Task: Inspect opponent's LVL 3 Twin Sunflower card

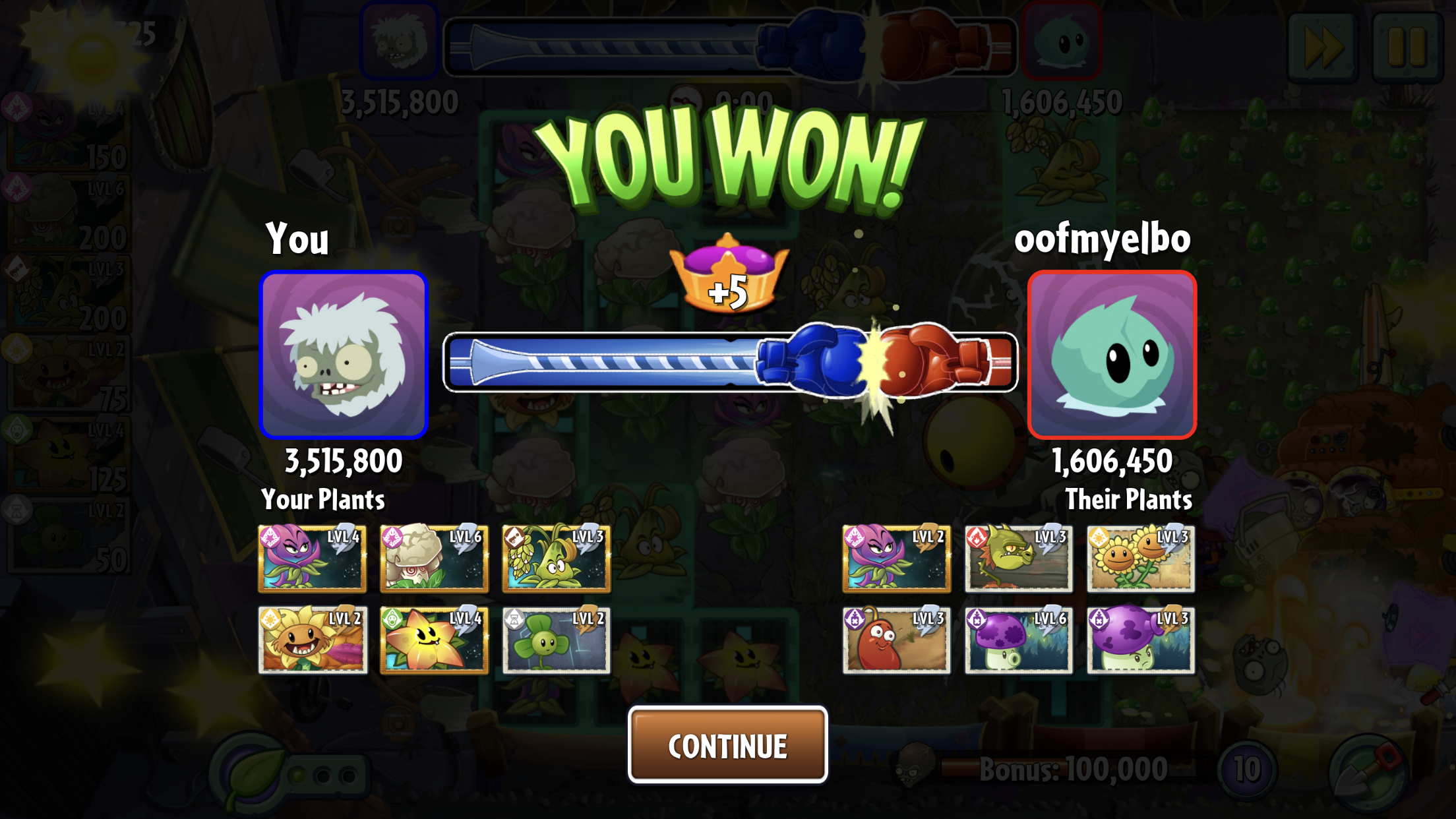Action: coord(1140,559)
